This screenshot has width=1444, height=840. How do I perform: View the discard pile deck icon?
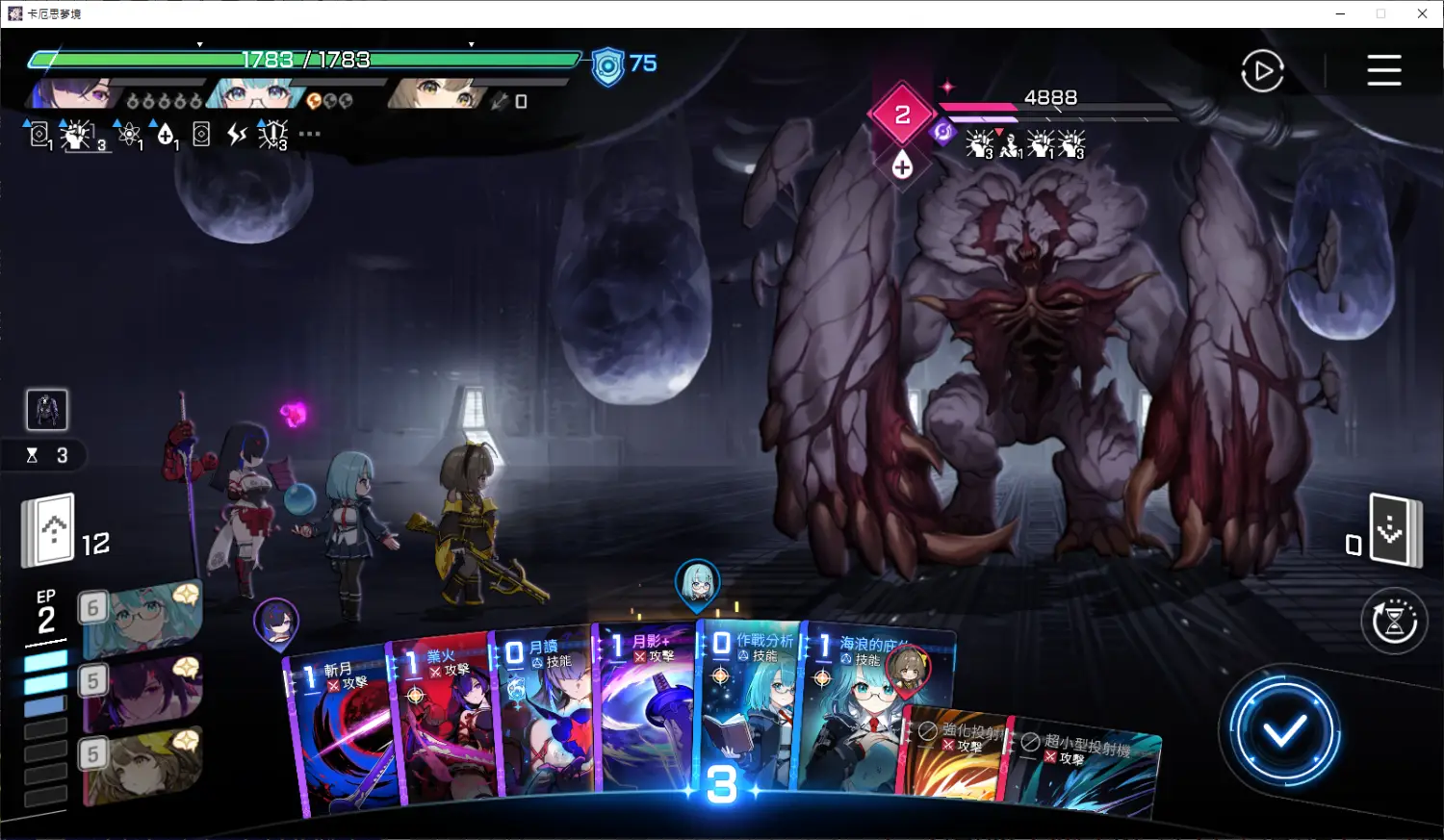[1393, 530]
